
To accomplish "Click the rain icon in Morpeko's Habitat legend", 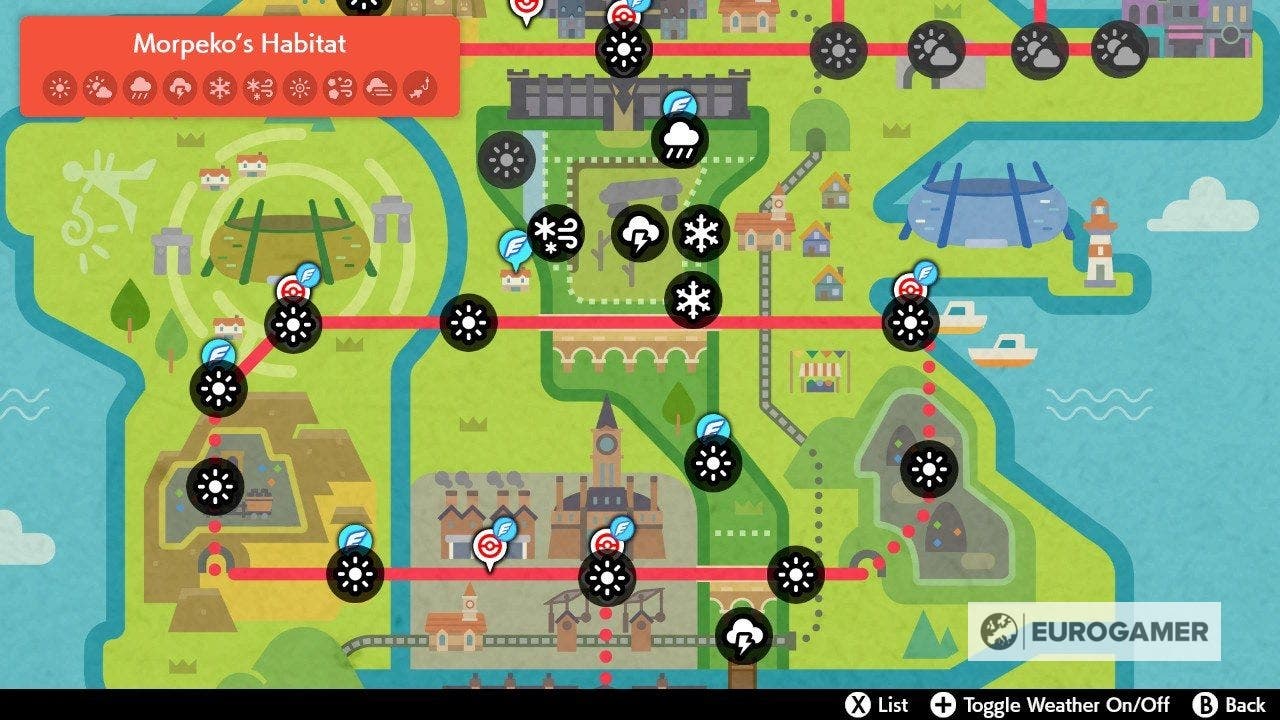I will pos(138,87).
